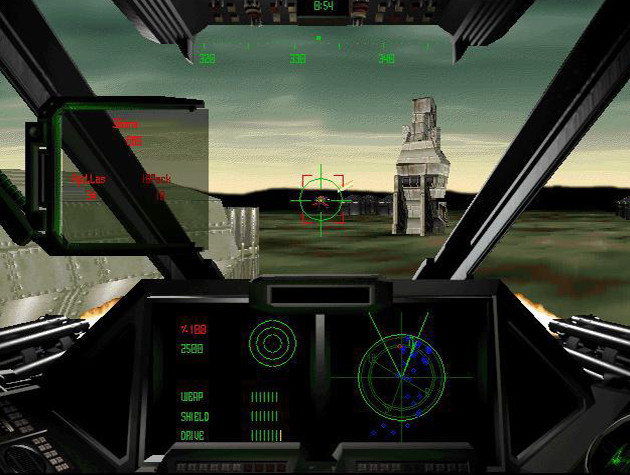Select the WEAP power row
Screen dimensions: 630x475
[228, 397]
